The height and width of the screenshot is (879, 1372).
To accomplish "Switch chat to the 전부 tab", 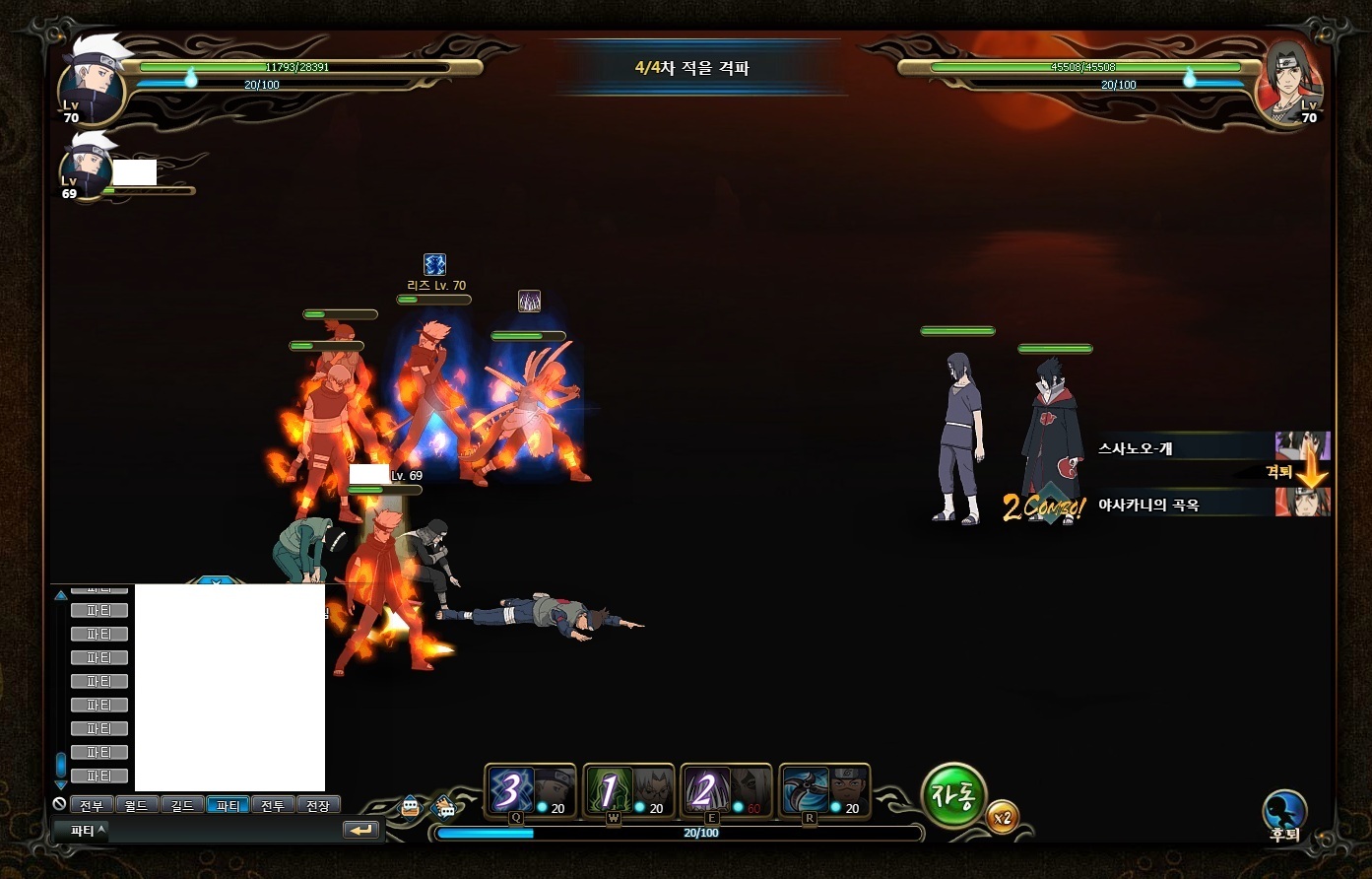I will click(92, 805).
